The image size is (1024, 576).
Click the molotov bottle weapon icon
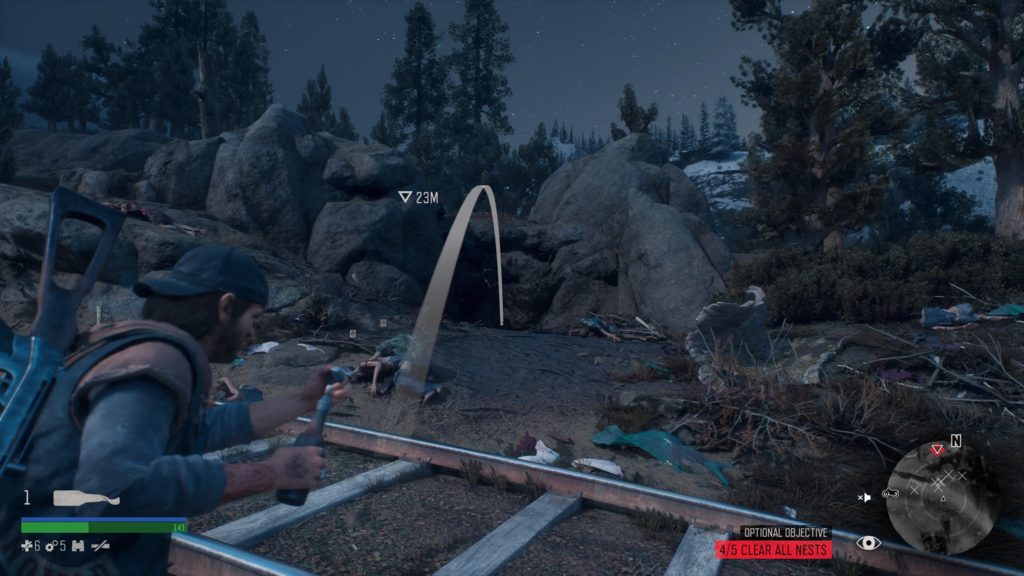86,498
